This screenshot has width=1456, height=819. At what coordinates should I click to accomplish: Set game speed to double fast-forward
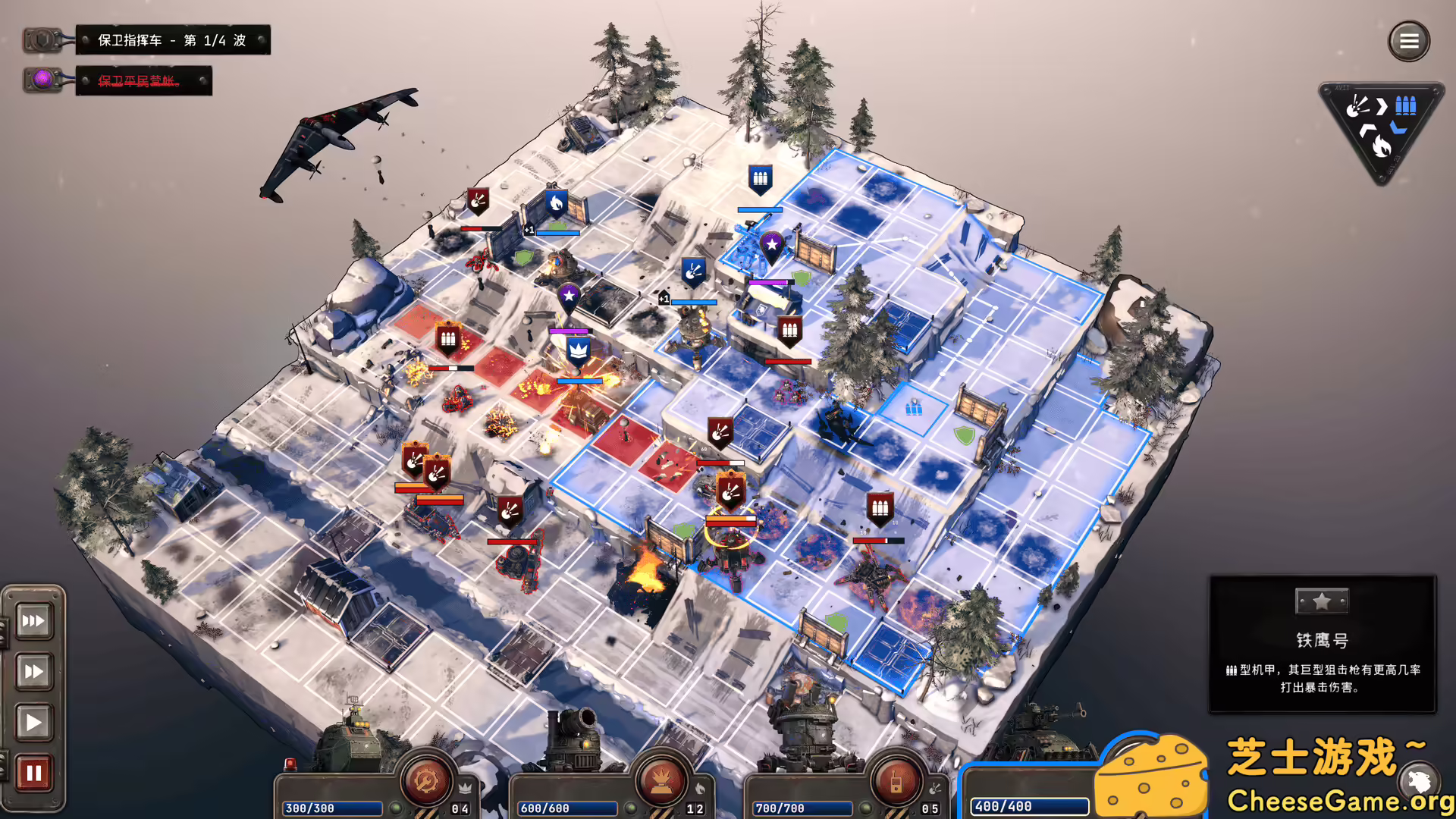33,671
